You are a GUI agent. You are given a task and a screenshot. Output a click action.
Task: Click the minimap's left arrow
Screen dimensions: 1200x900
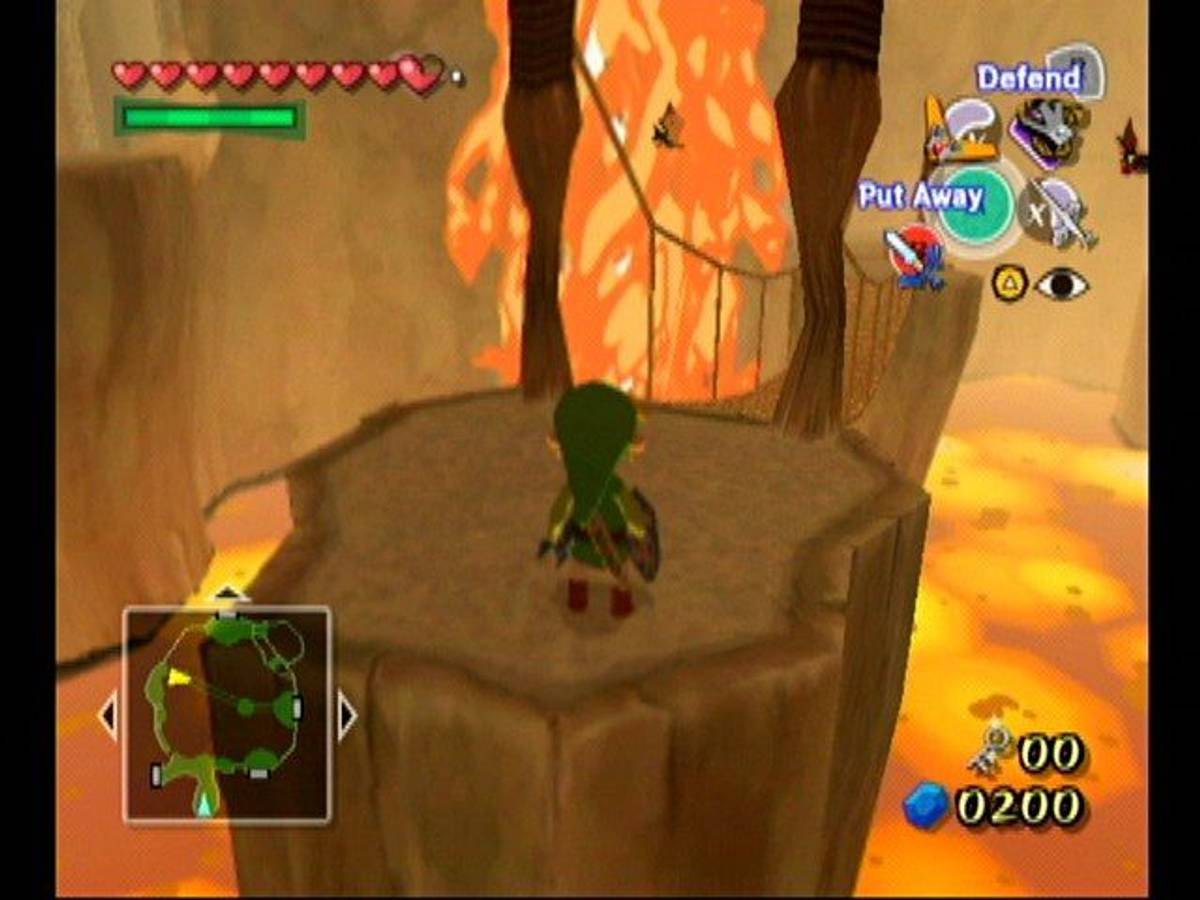click(x=107, y=716)
